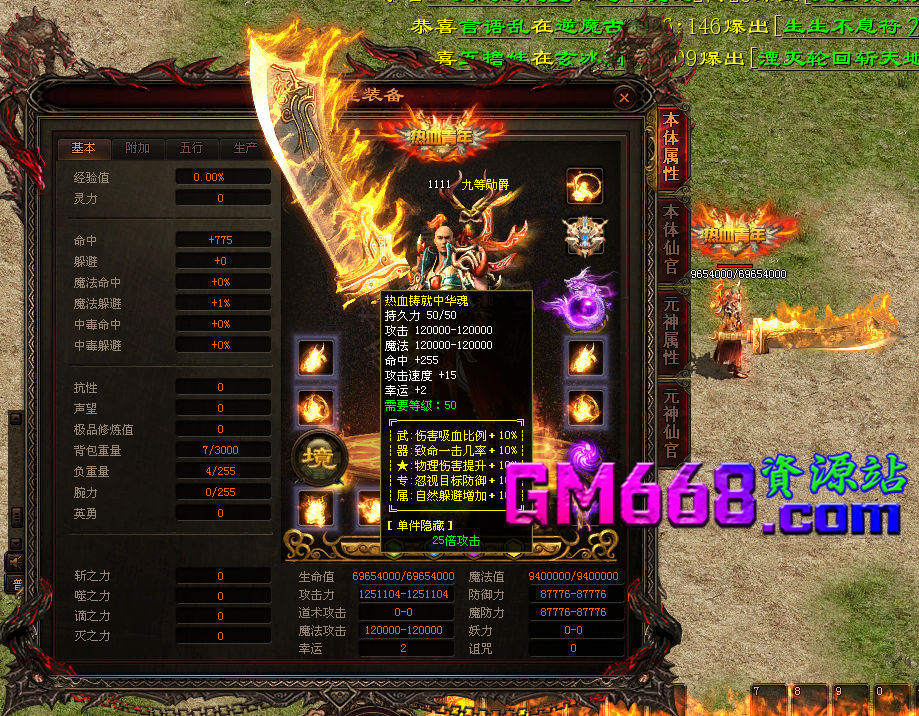Image resolution: width=919 pixels, height=716 pixels.
Task: Select the winged medal equipment slot
Action: (x=584, y=237)
